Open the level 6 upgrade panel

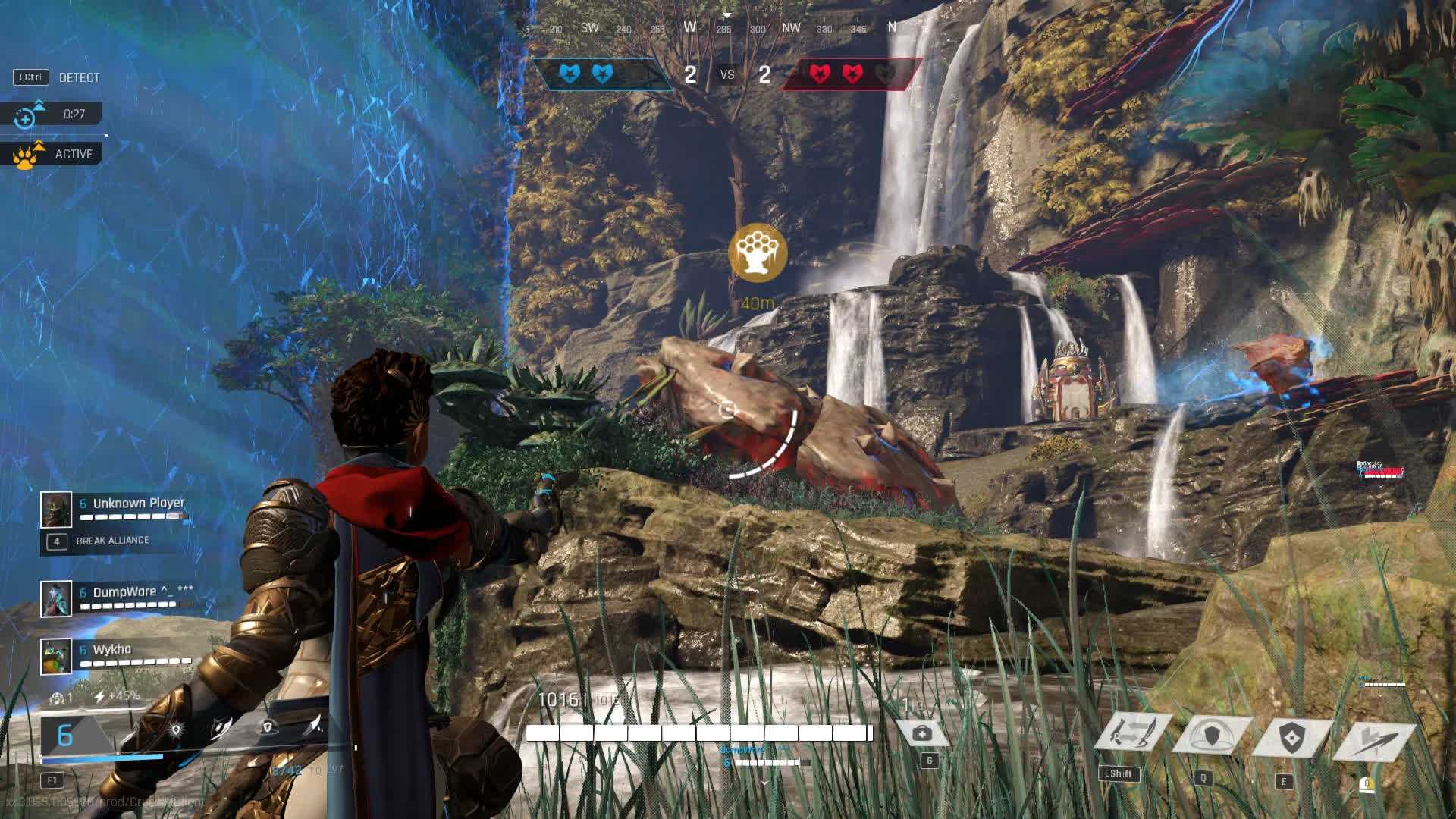[x=66, y=735]
